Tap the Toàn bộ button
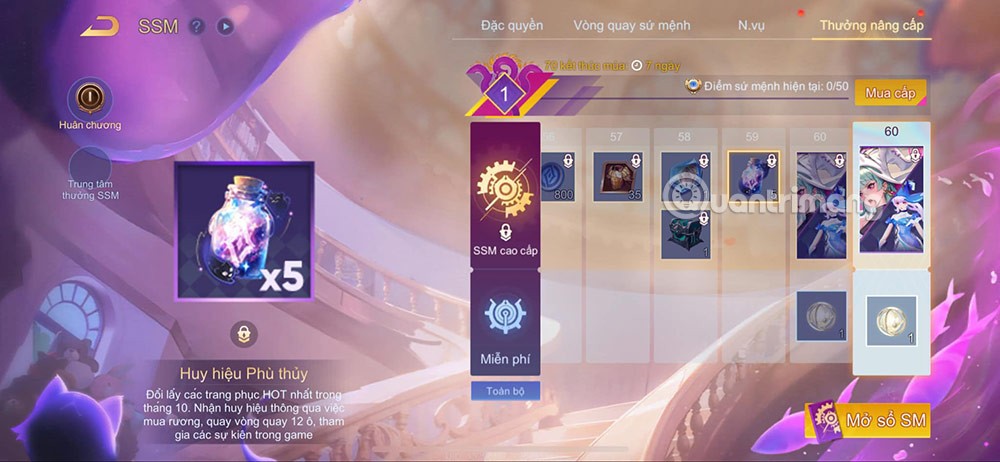1000x462 pixels. coord(505,391)
